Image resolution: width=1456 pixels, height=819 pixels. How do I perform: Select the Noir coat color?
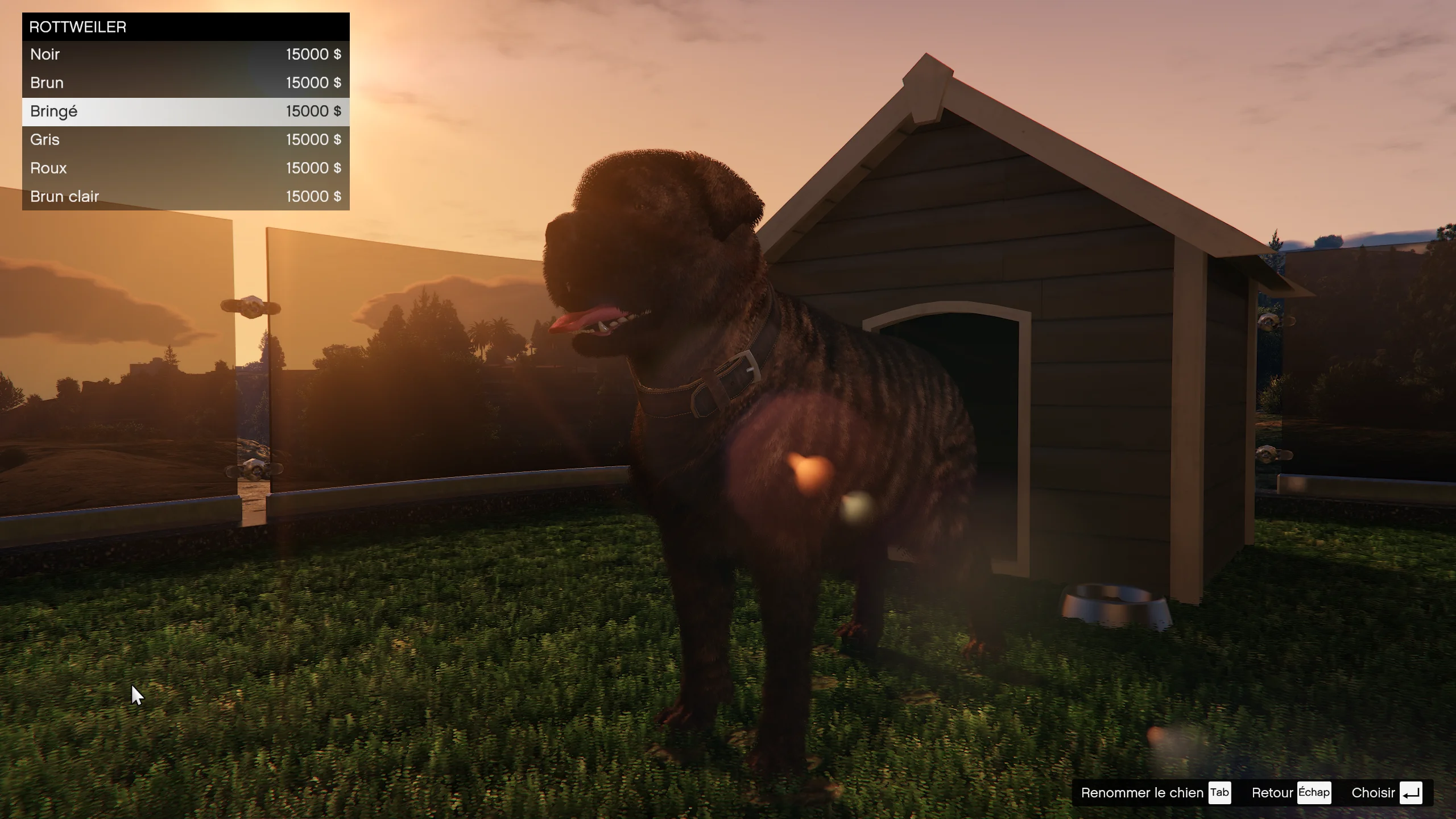point(185,55)
